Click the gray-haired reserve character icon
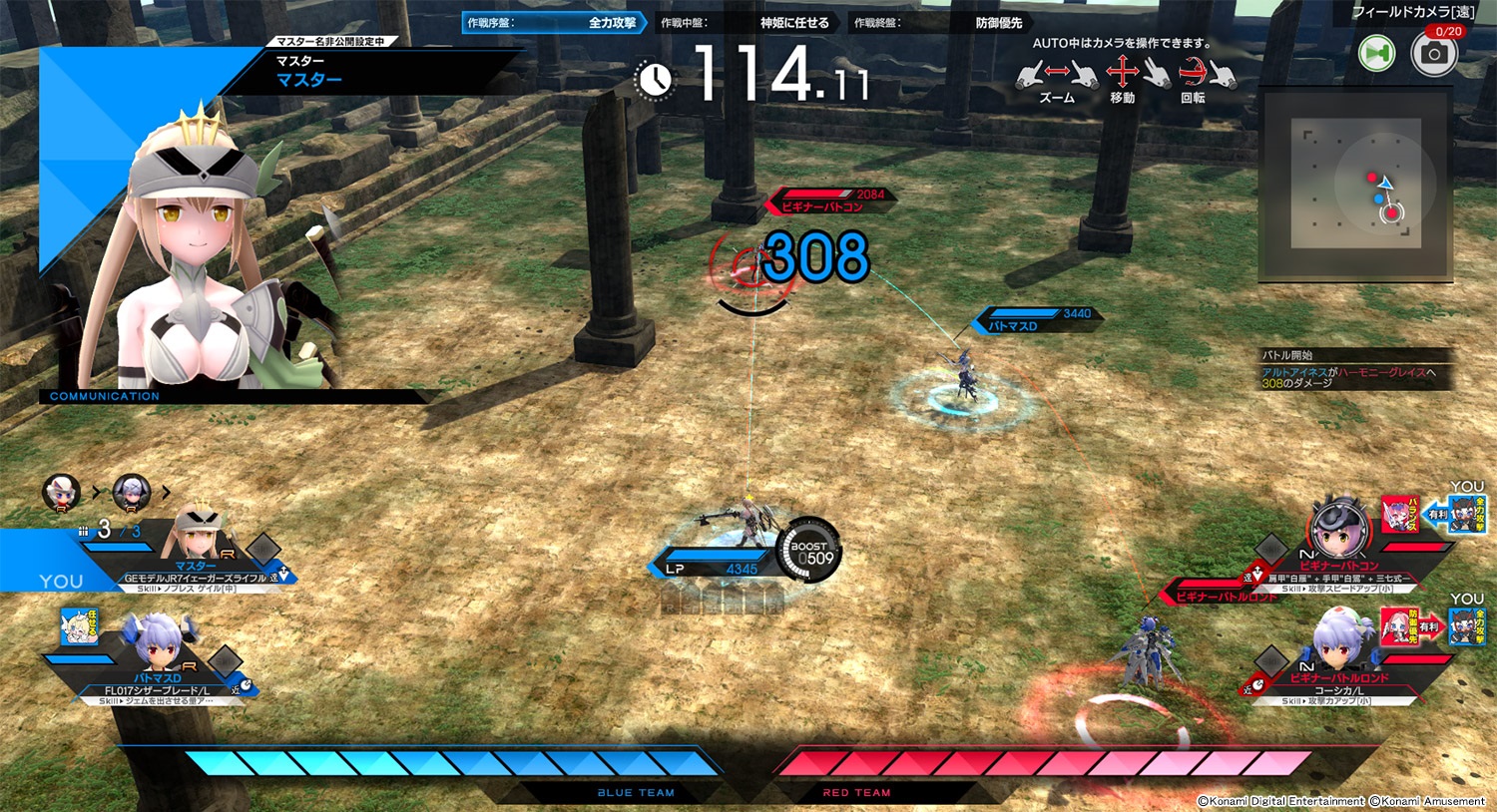The width and height of the screenshot is (1497, 812). coord(131,492)
